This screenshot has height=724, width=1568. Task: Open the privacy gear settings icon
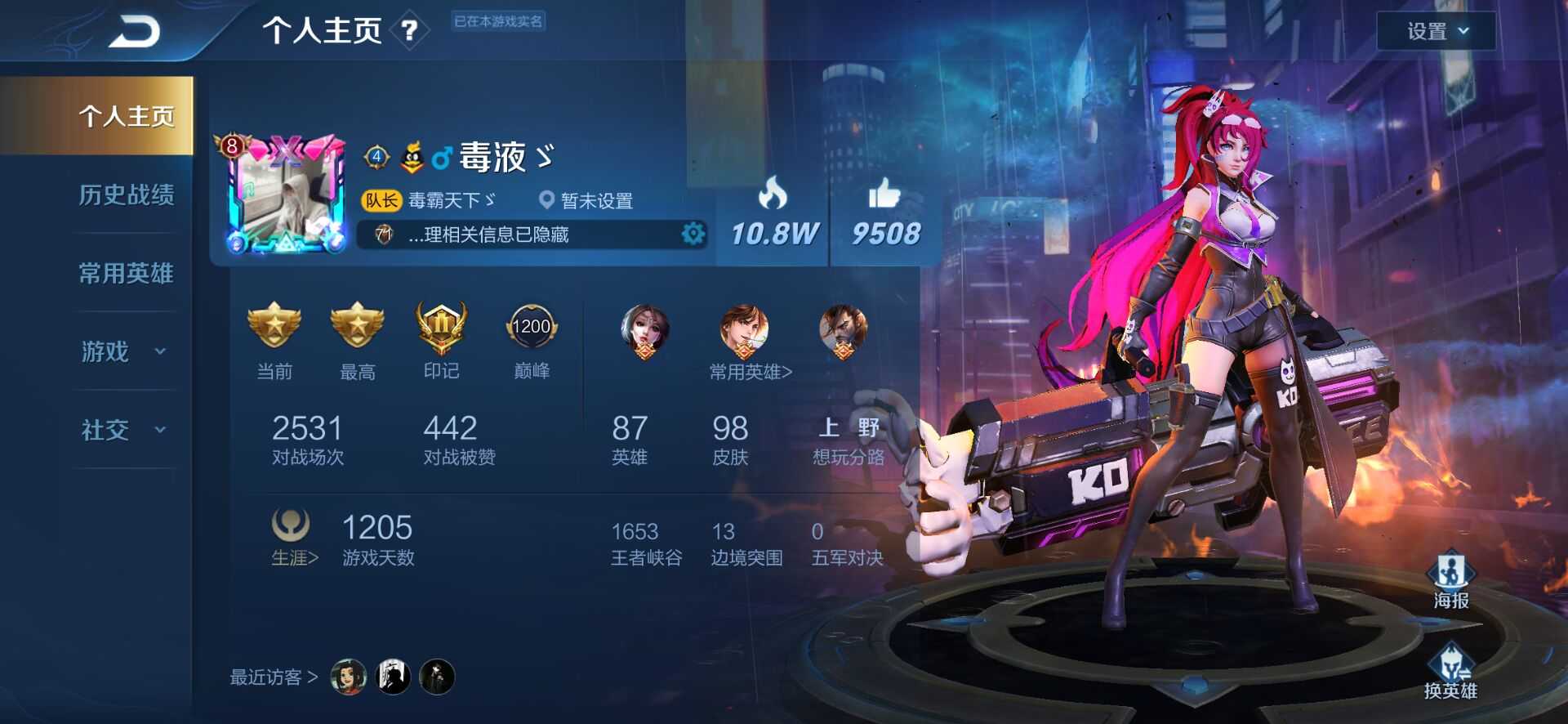click(693, 235)
